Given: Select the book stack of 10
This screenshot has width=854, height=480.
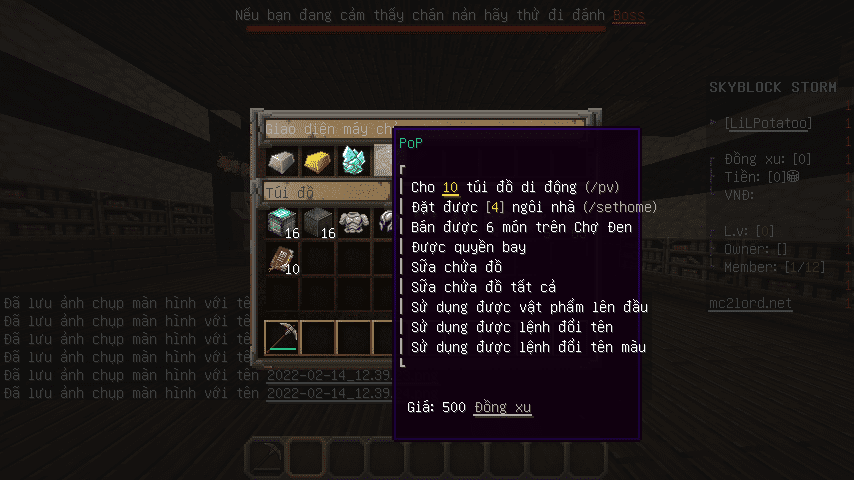Looking at the screenshot, I should (283, 259).
